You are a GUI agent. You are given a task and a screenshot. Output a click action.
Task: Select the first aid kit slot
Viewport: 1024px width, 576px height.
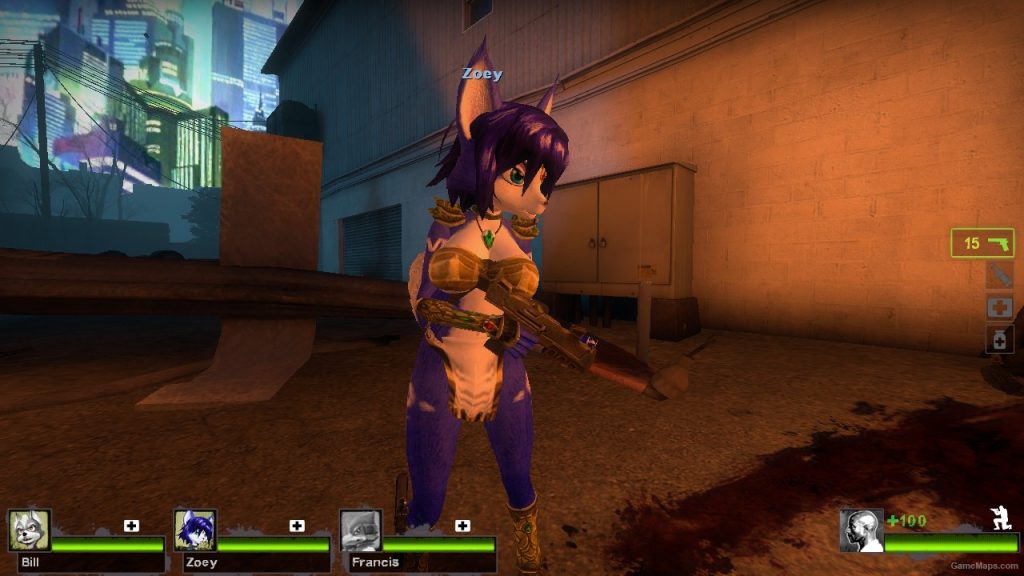pos(999,307)
